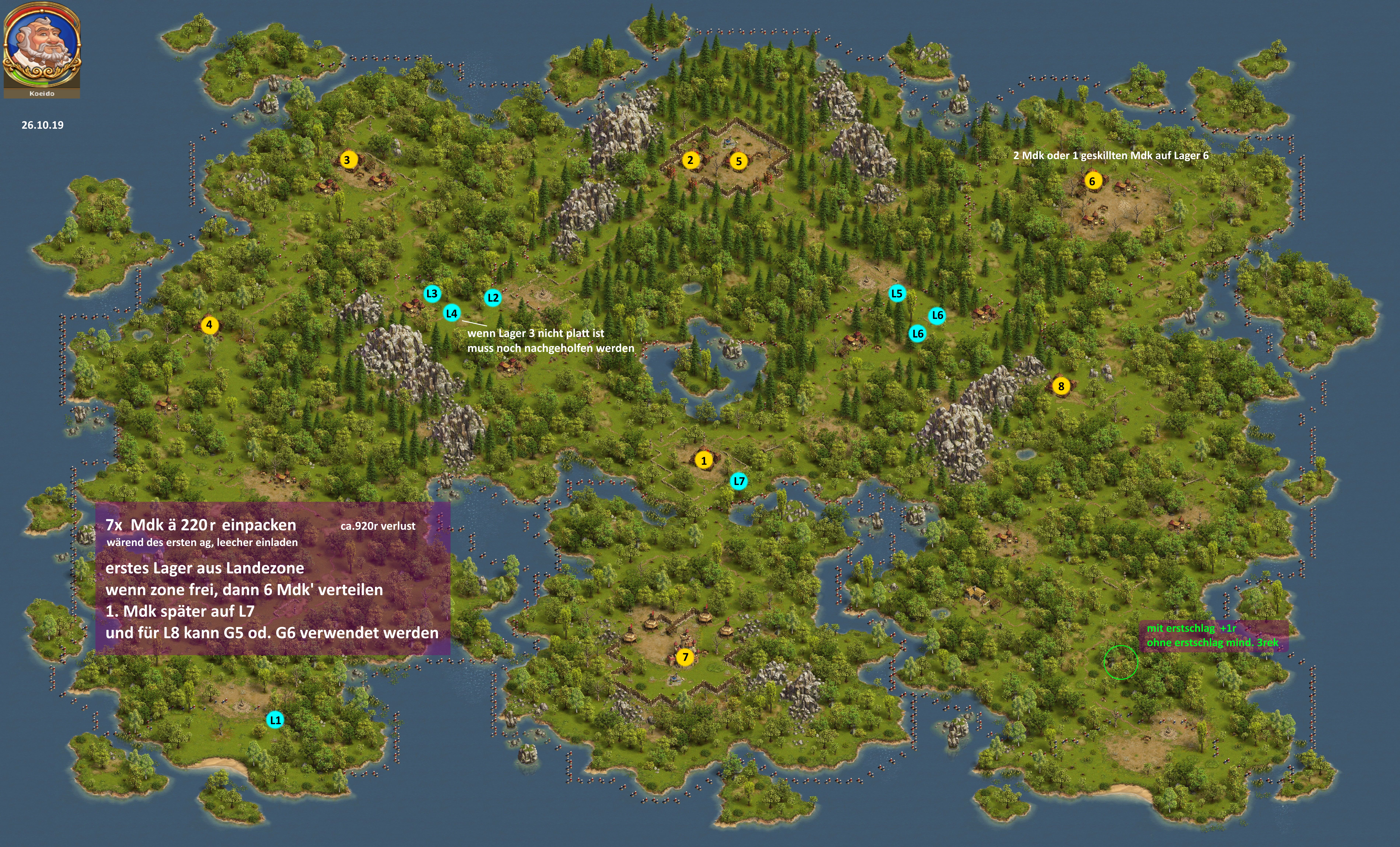Click the green circle target marker
Viewport: 1400px width, 847px height.
pos(1120,662)
